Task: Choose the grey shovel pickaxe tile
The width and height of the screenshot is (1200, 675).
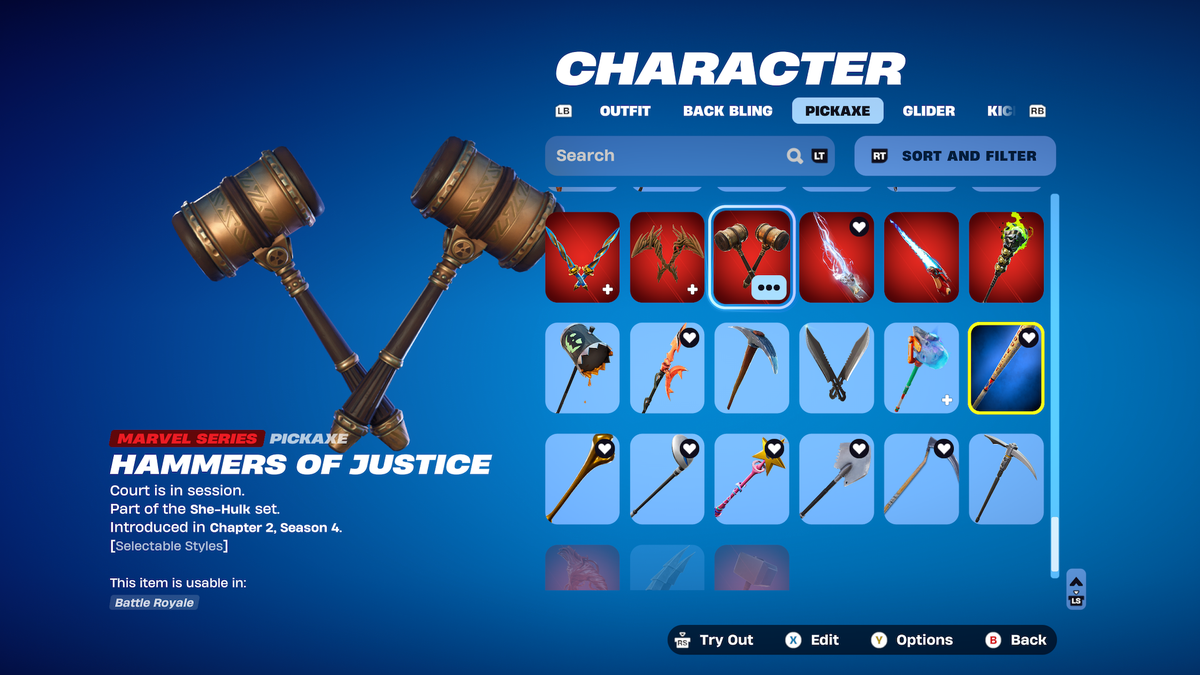Action: click(836, 479)
